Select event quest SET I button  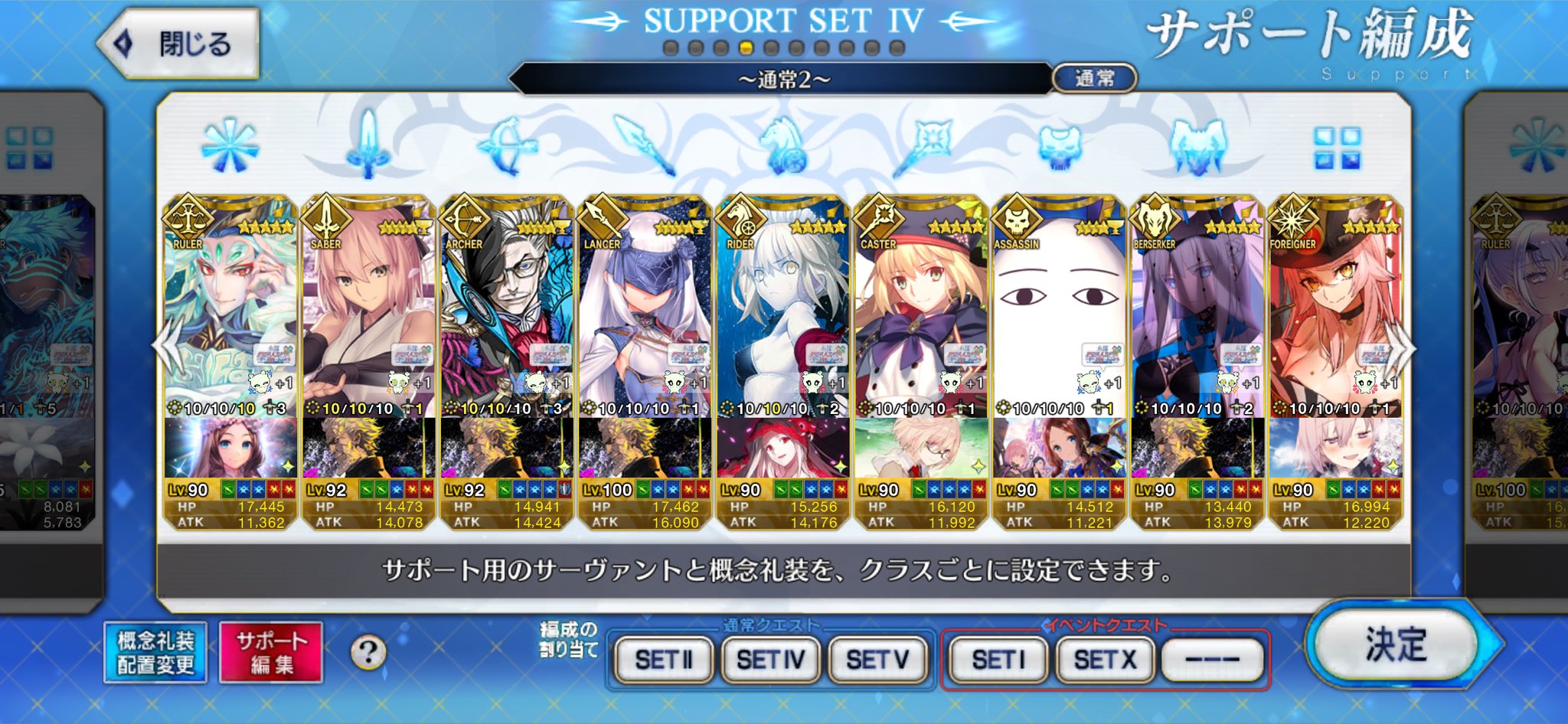tap(998, 659)
